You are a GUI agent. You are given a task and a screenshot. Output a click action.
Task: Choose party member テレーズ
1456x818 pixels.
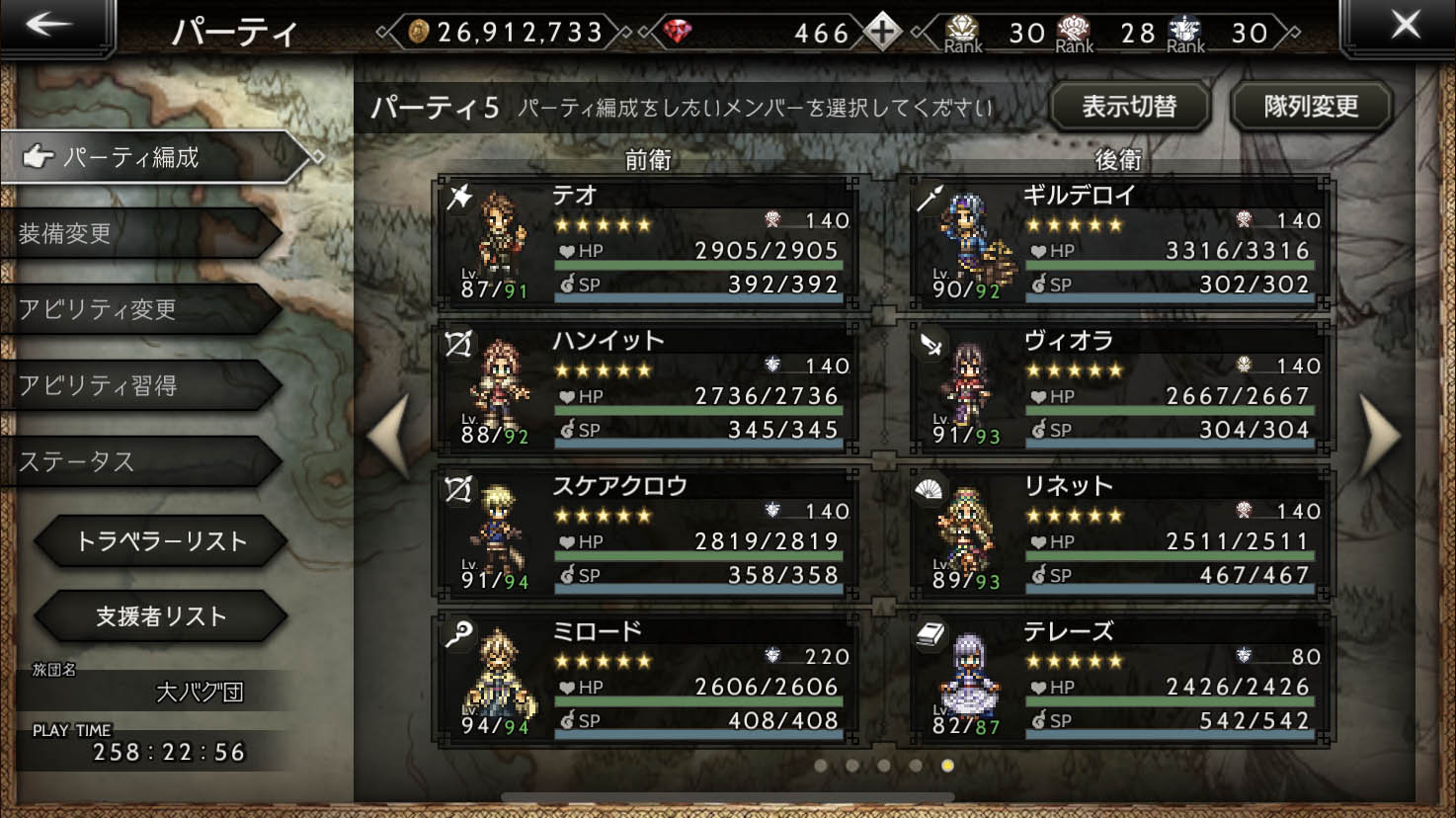point(1120,678)
